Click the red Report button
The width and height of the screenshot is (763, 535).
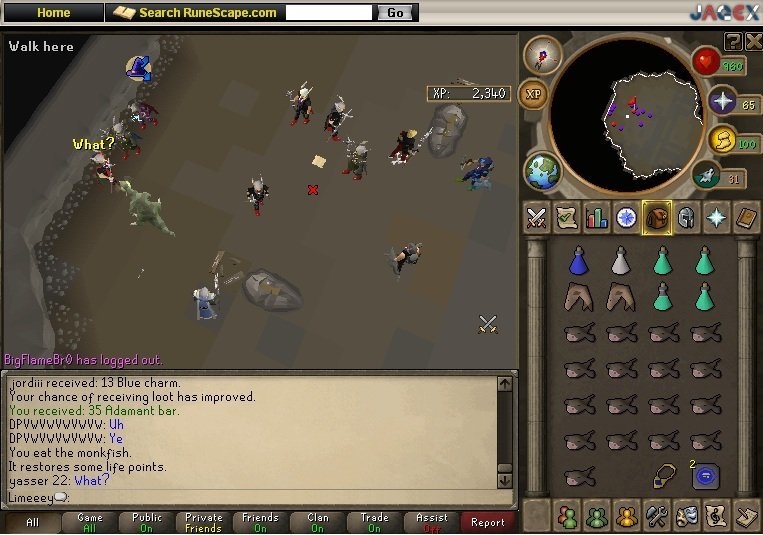[x=487, y=522]
